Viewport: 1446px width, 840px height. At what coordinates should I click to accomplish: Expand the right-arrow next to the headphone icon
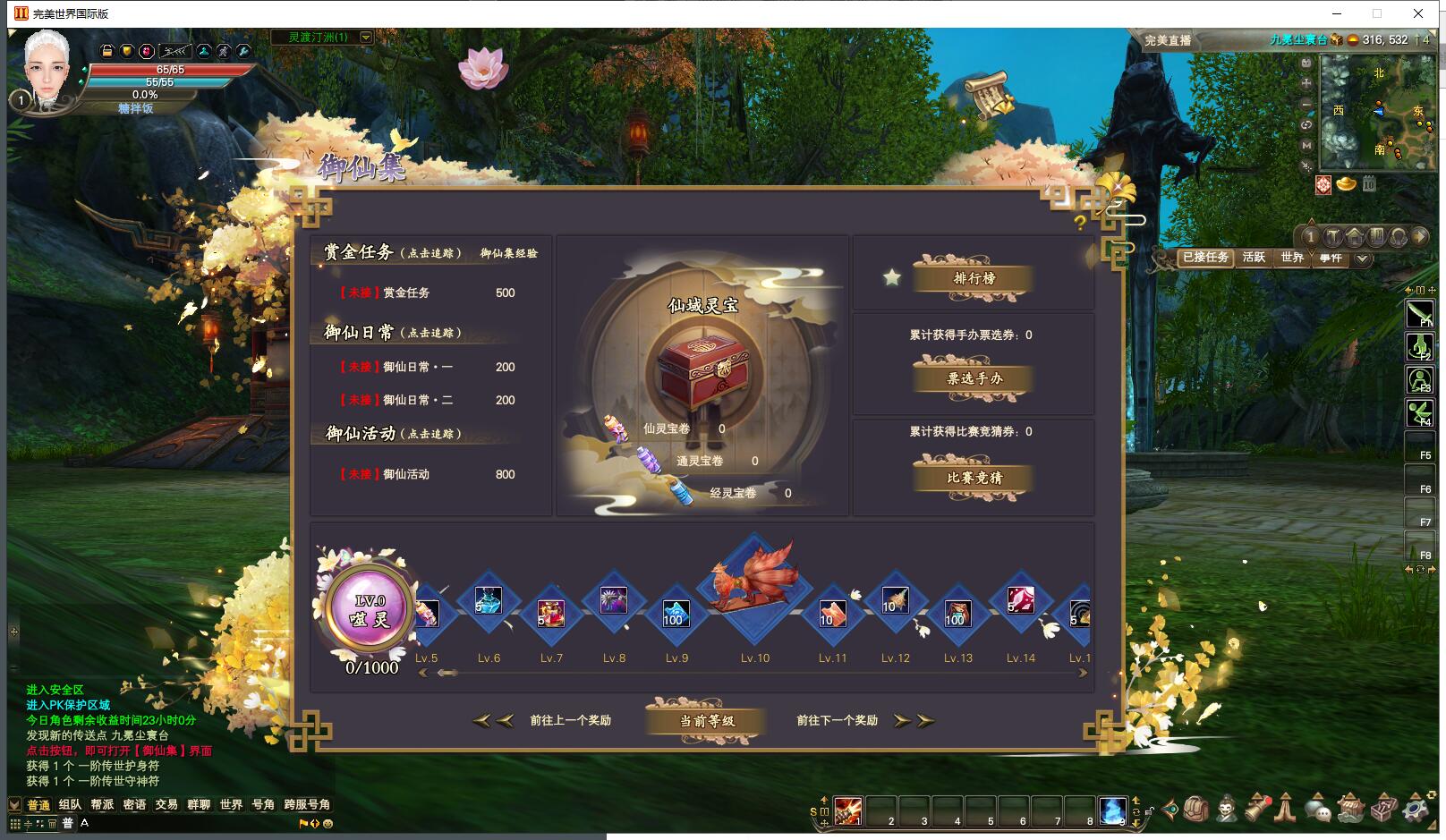coord(1420,236)
